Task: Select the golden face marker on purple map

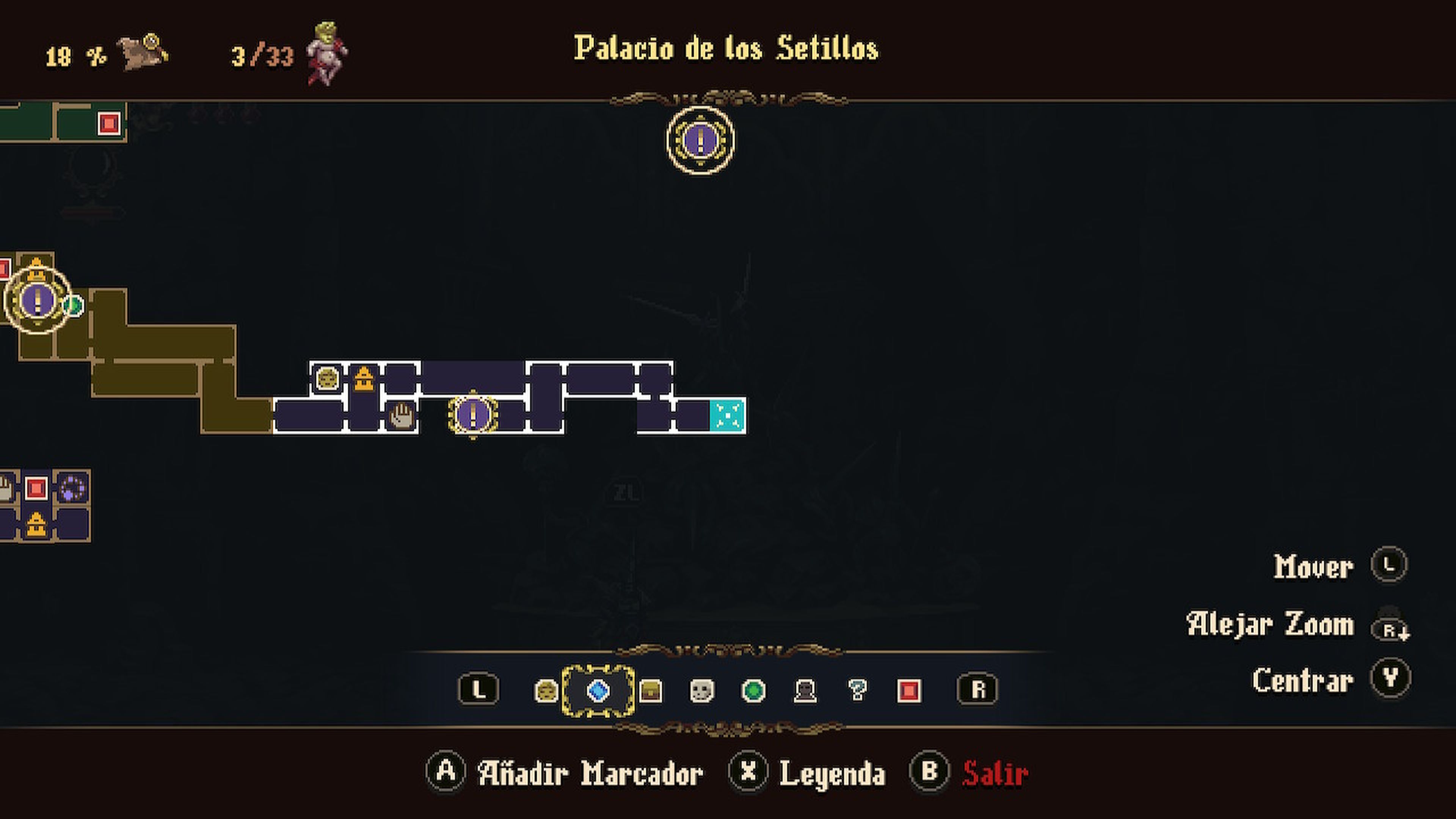Action: tap(327, 378)
